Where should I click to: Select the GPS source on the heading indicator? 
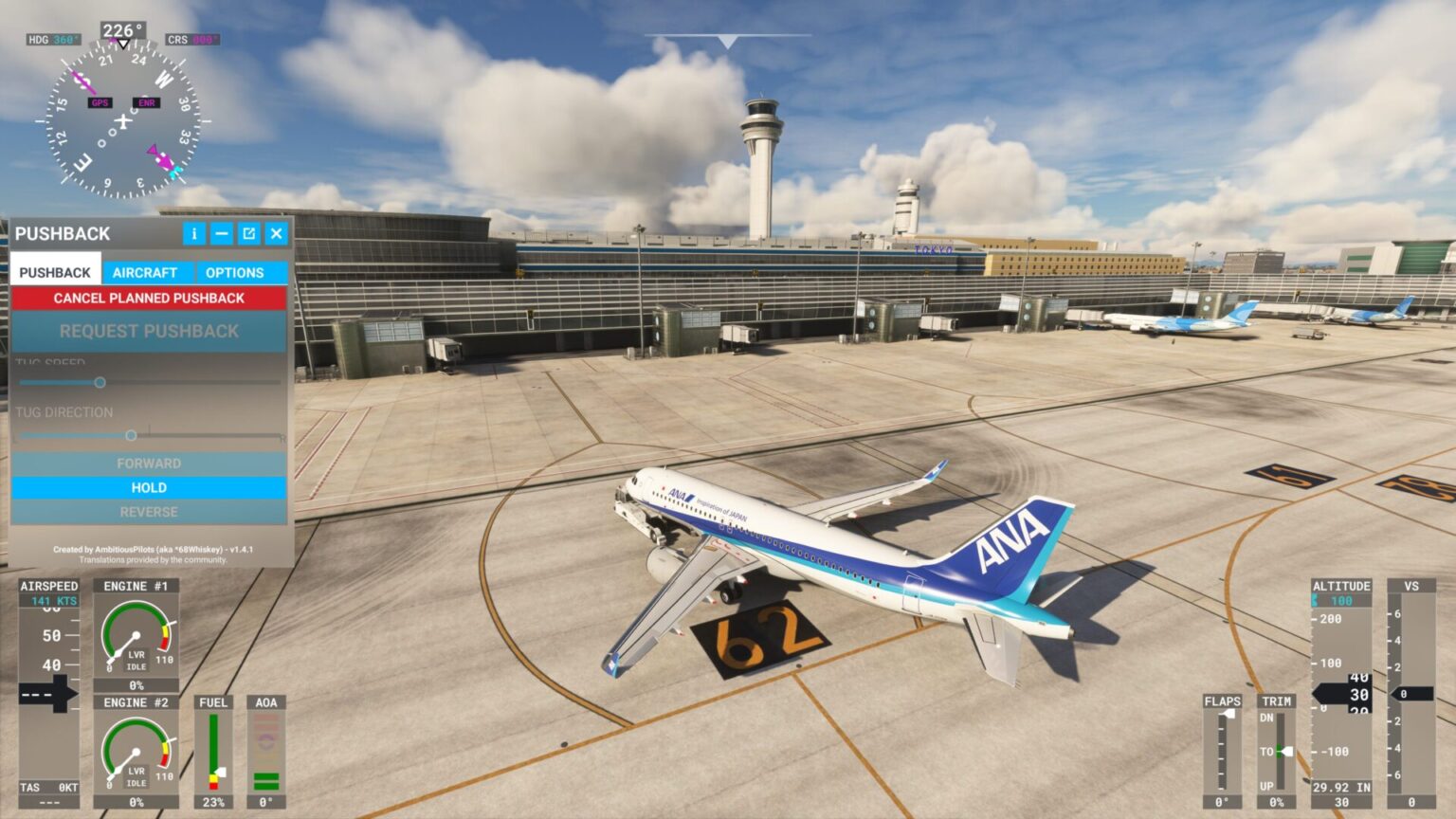[x=98, y=101]
